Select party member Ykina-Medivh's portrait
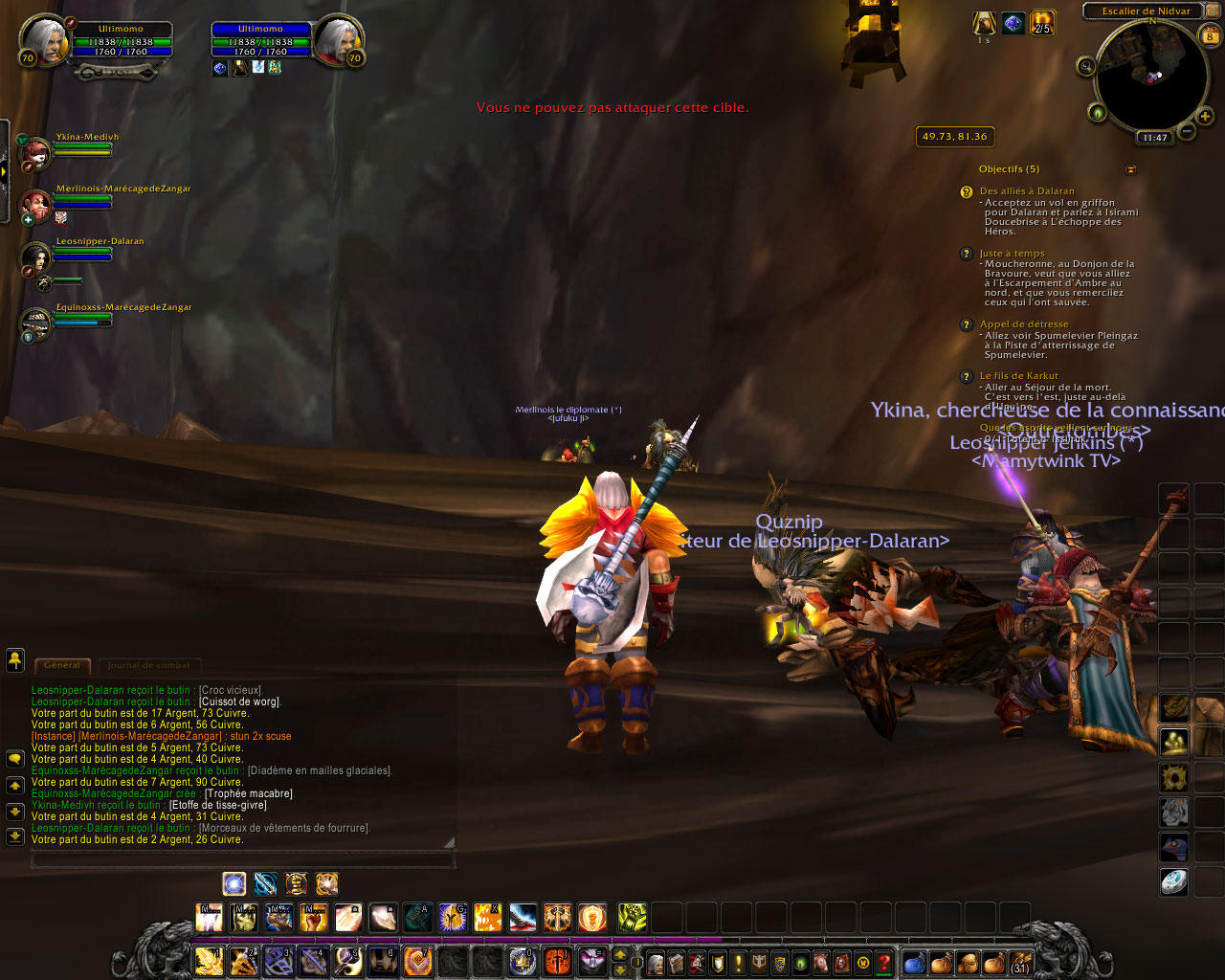 (x=36, y=152)
